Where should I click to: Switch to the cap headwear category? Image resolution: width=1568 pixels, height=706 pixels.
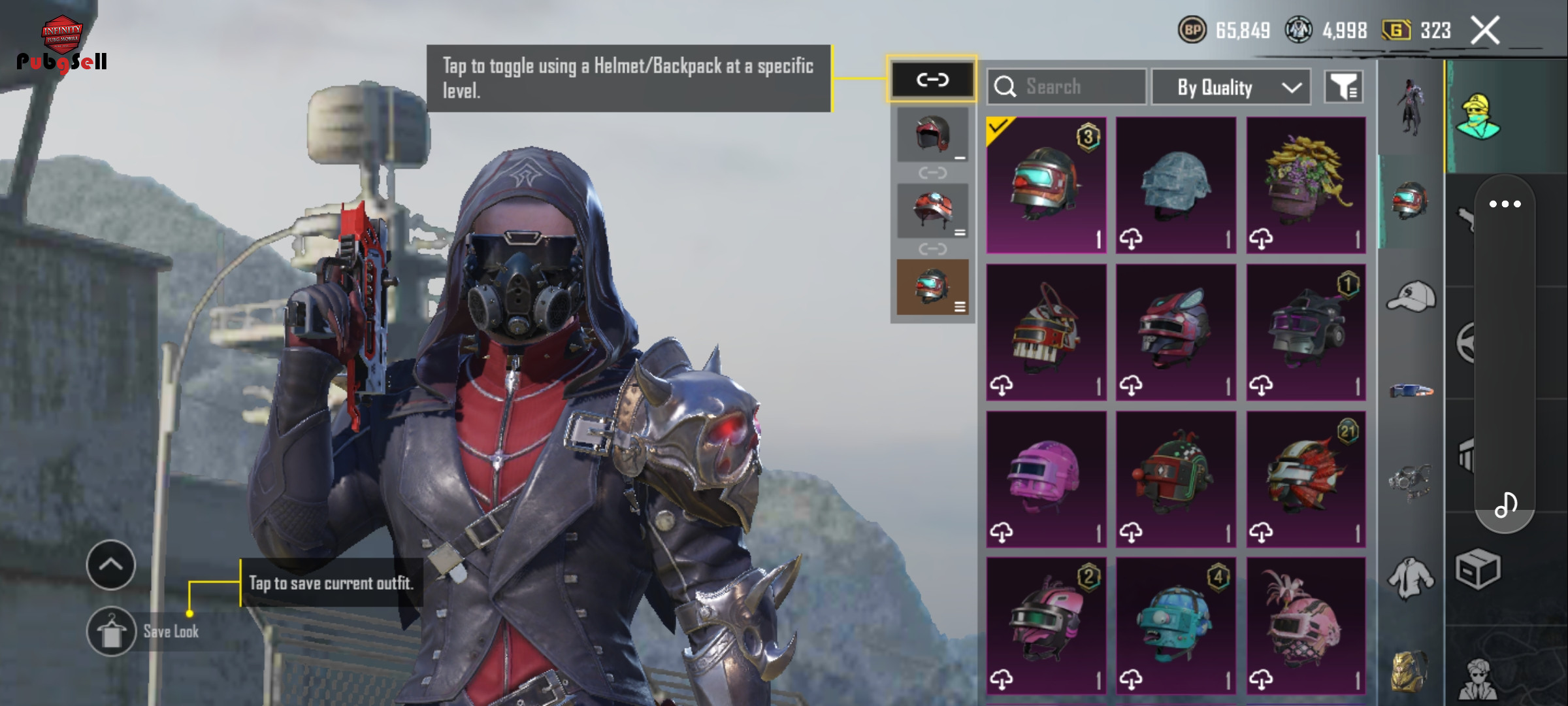point(1411,297)
